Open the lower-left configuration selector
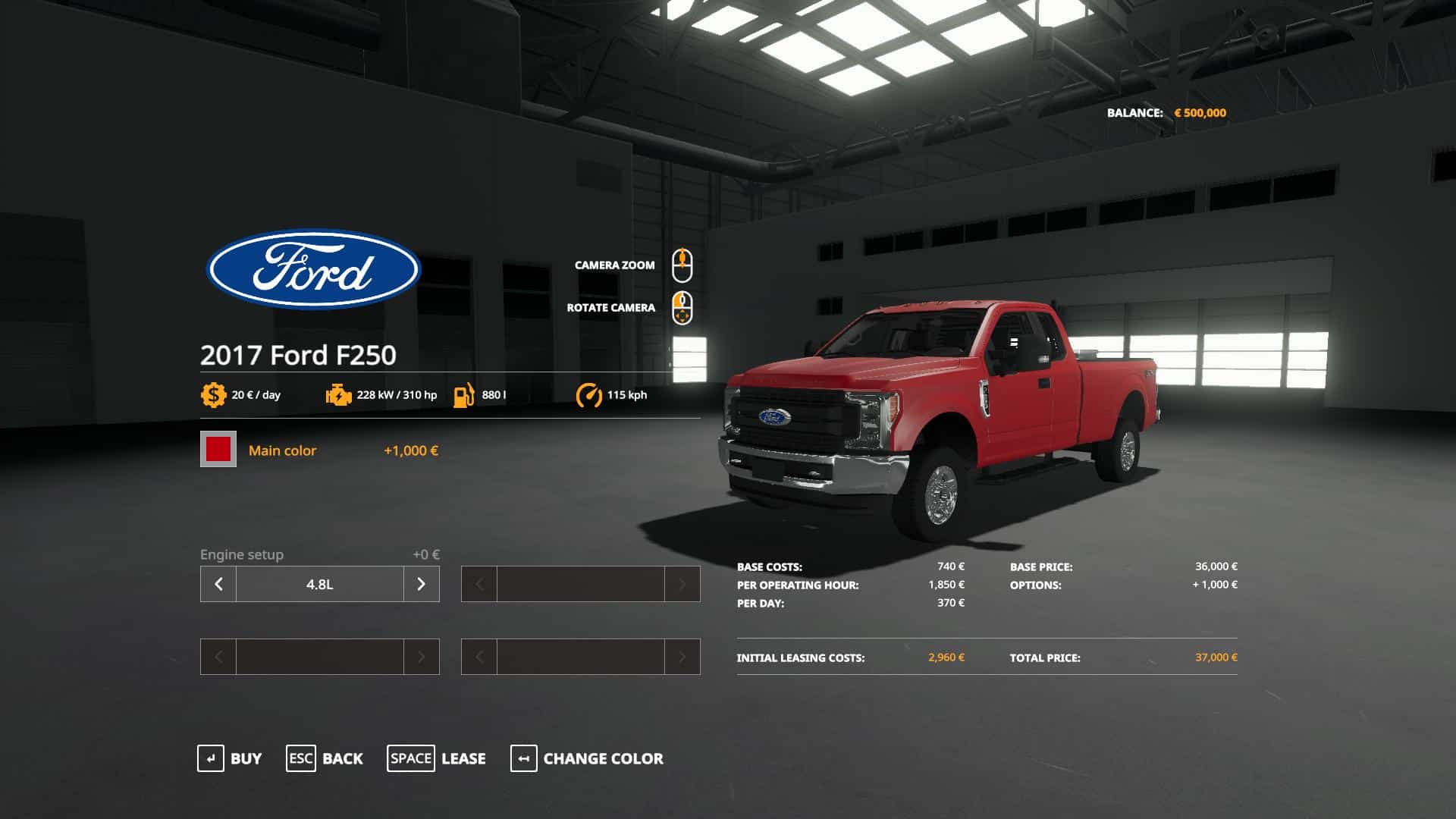 pyautogui.click(x=318, y=657)
